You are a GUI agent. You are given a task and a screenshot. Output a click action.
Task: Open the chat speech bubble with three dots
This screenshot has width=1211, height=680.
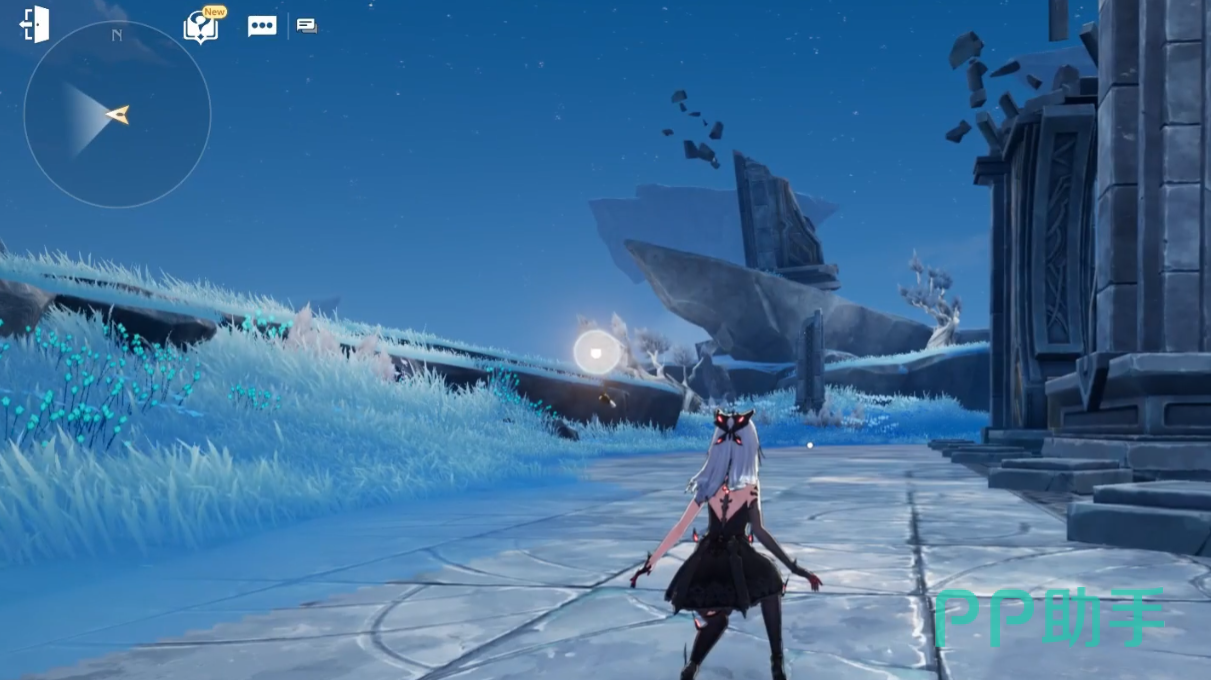click(x=262, y=27)
